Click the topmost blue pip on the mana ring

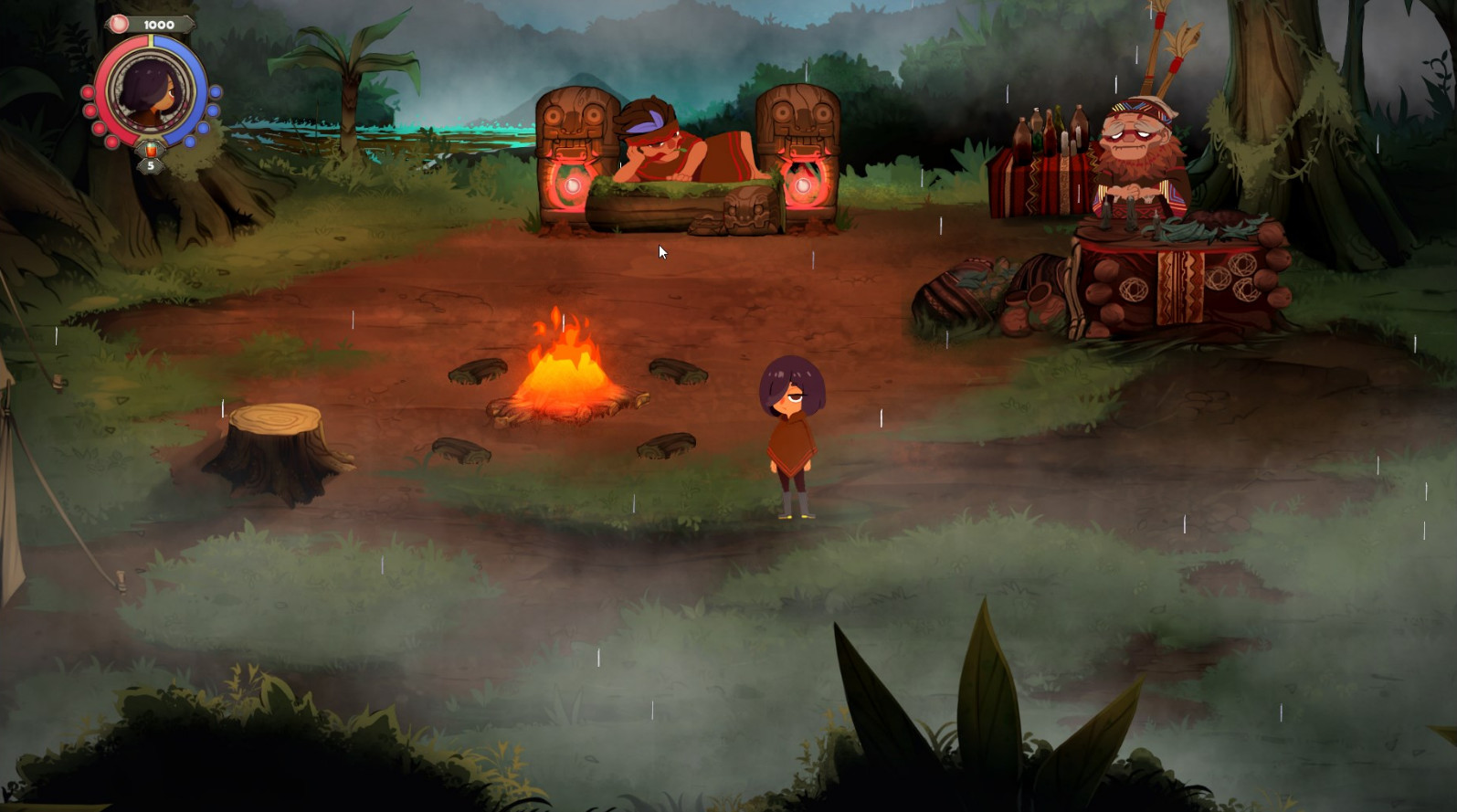tap(216, 92)
